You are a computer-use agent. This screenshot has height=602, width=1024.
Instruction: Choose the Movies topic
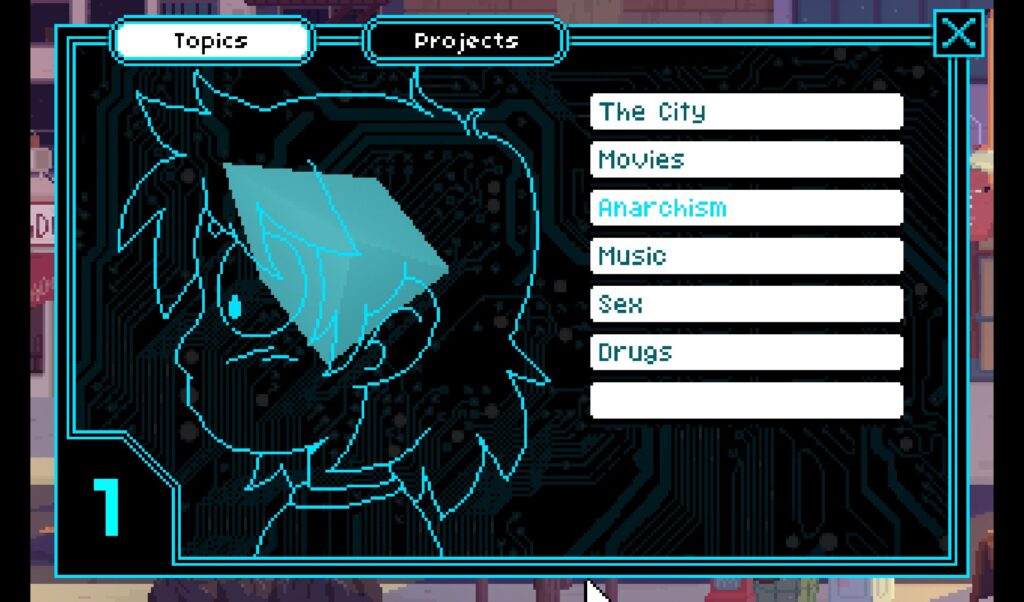click(x=746, y=160)
